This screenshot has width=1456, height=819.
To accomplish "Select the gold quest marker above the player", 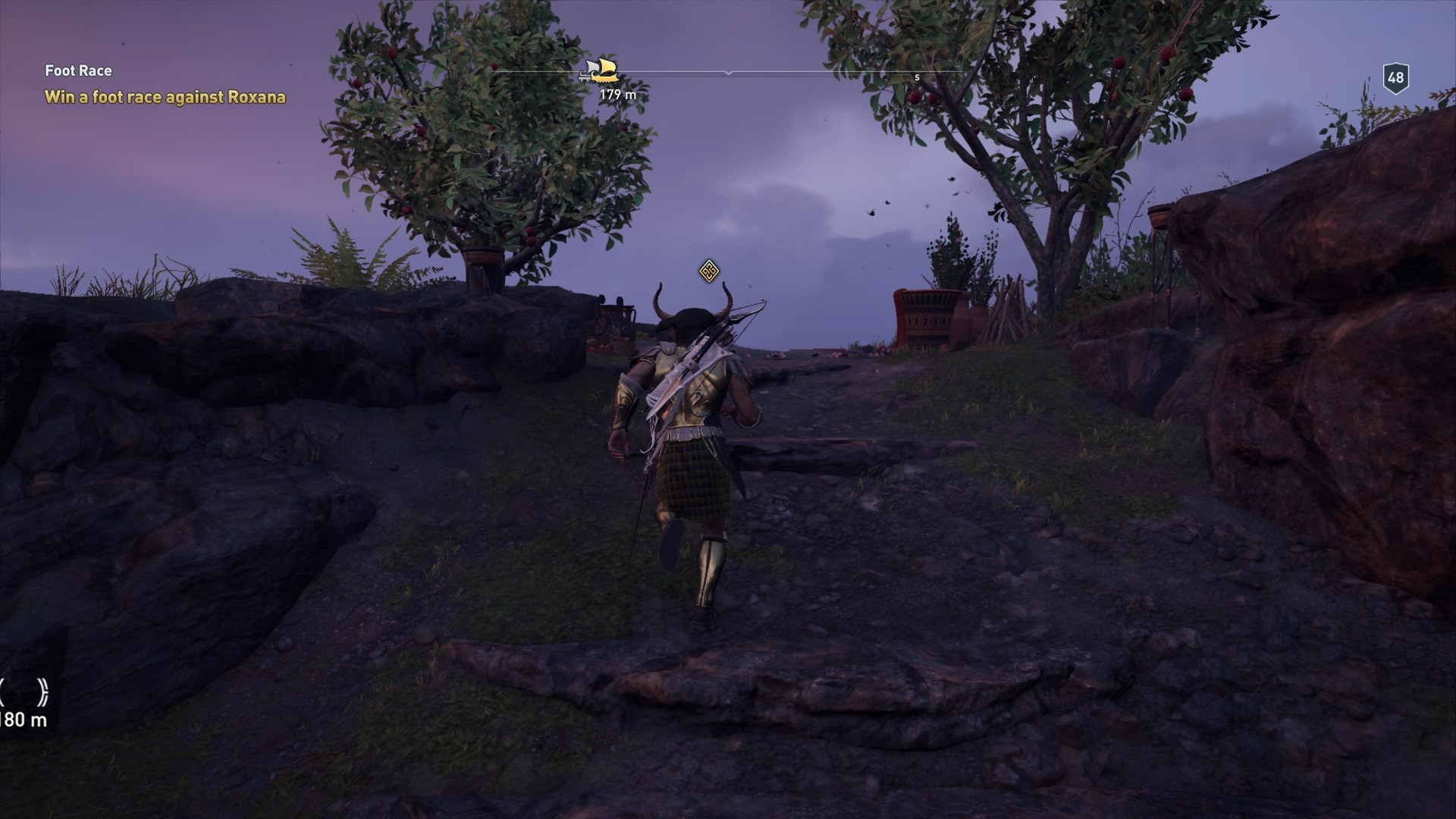I will [708, 271].
